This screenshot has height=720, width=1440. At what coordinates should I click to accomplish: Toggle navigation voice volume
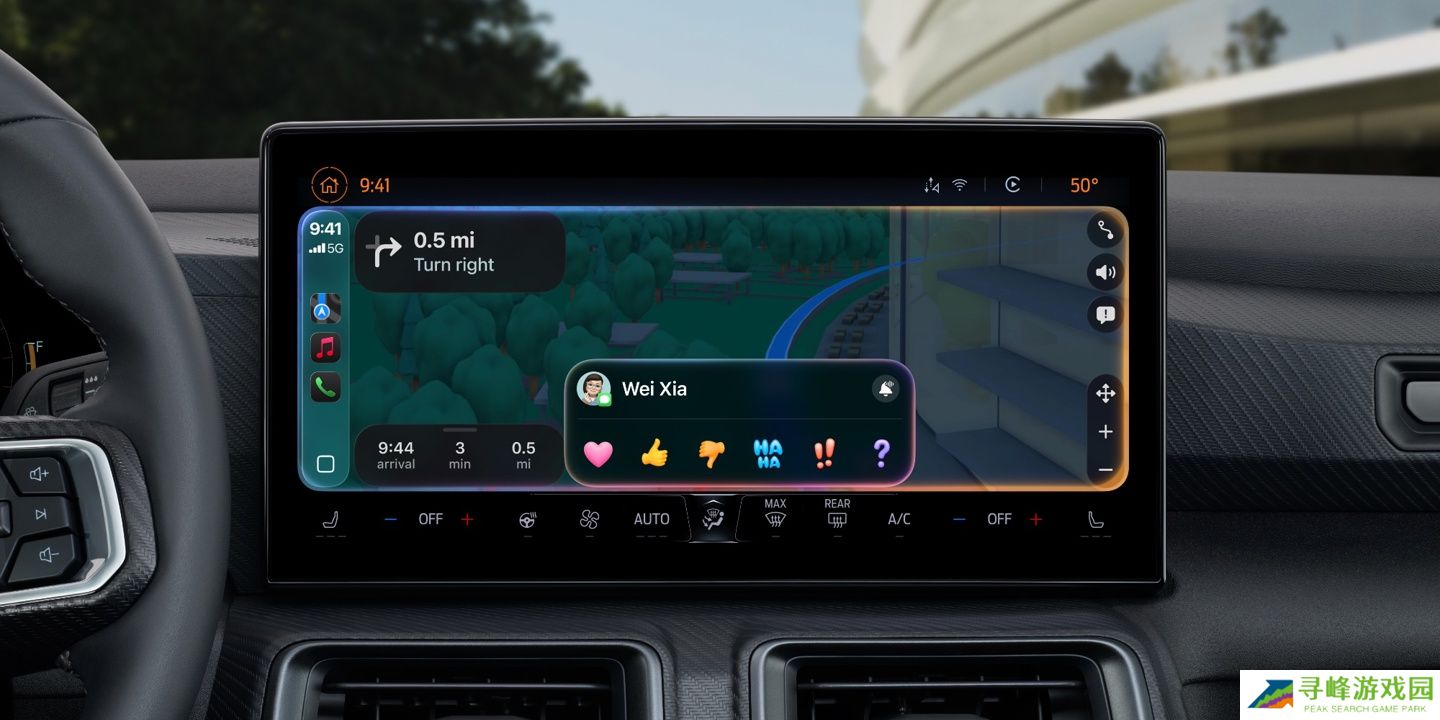[x=1105, y=272]
